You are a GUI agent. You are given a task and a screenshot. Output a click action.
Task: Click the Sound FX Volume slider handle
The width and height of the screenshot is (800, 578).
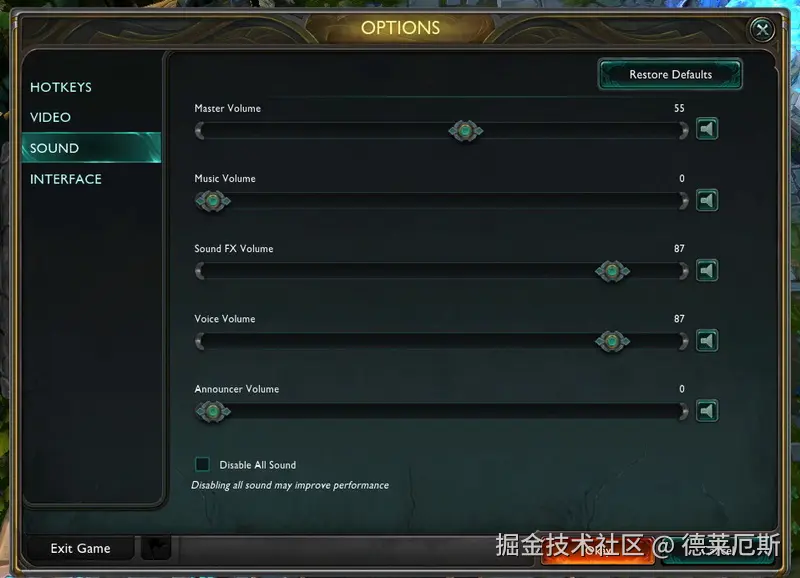click(612, 271)
